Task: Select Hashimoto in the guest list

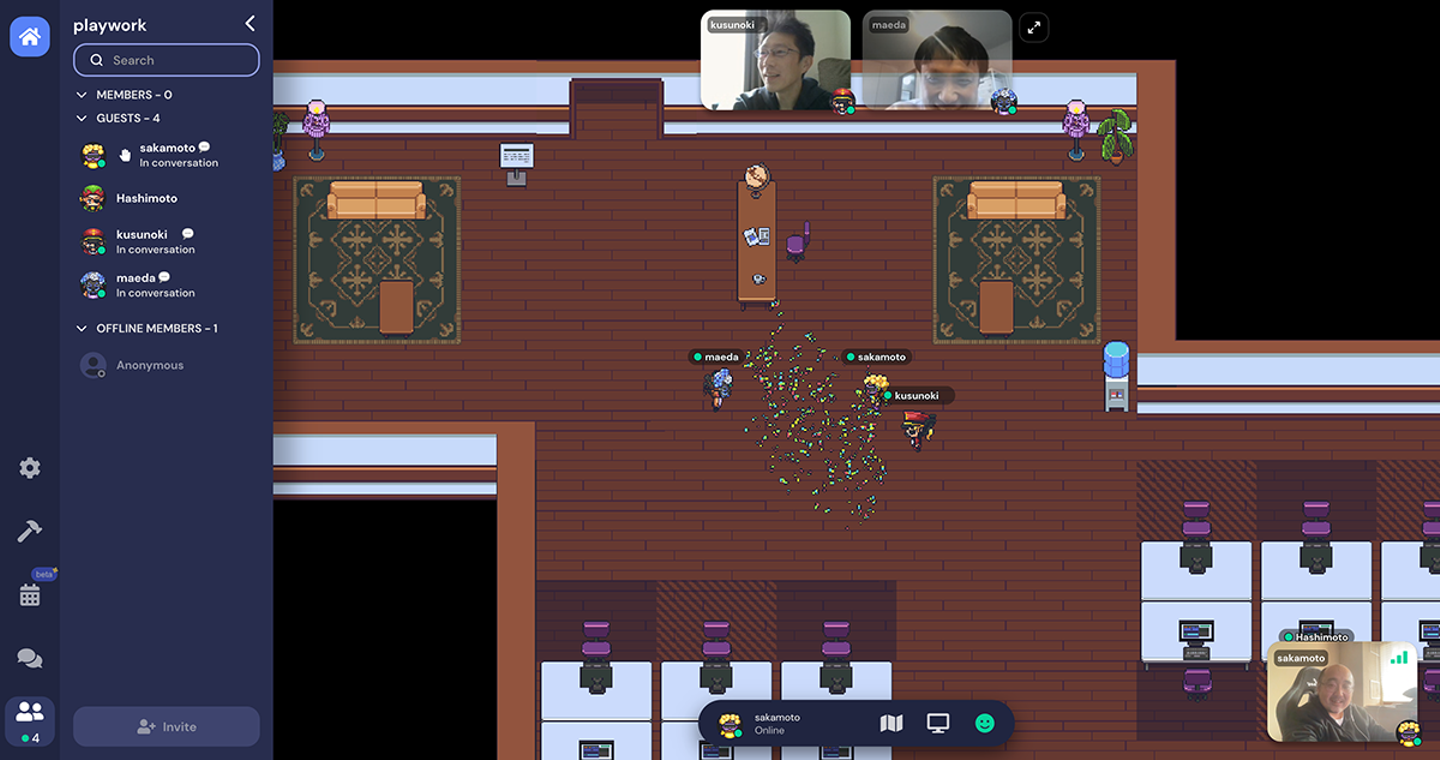Action: pyautogui.click(x=146, y=198)
